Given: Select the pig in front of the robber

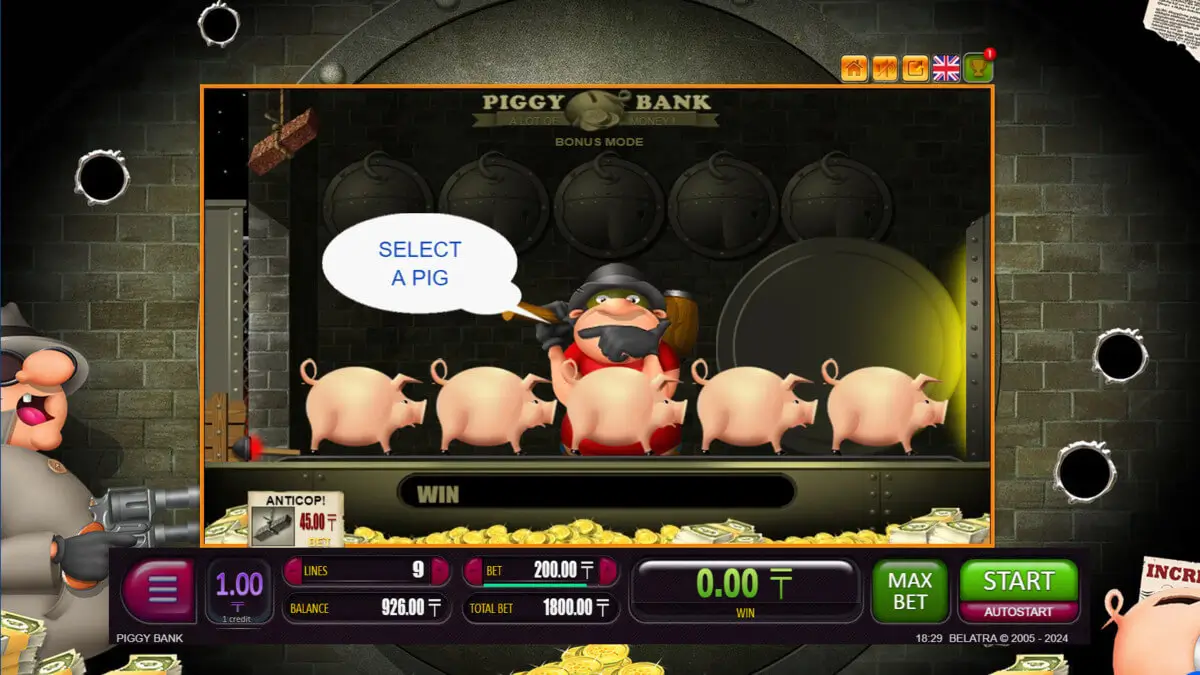Looking at the screenshot, I should pyautogui.click(x=620, y=405).
